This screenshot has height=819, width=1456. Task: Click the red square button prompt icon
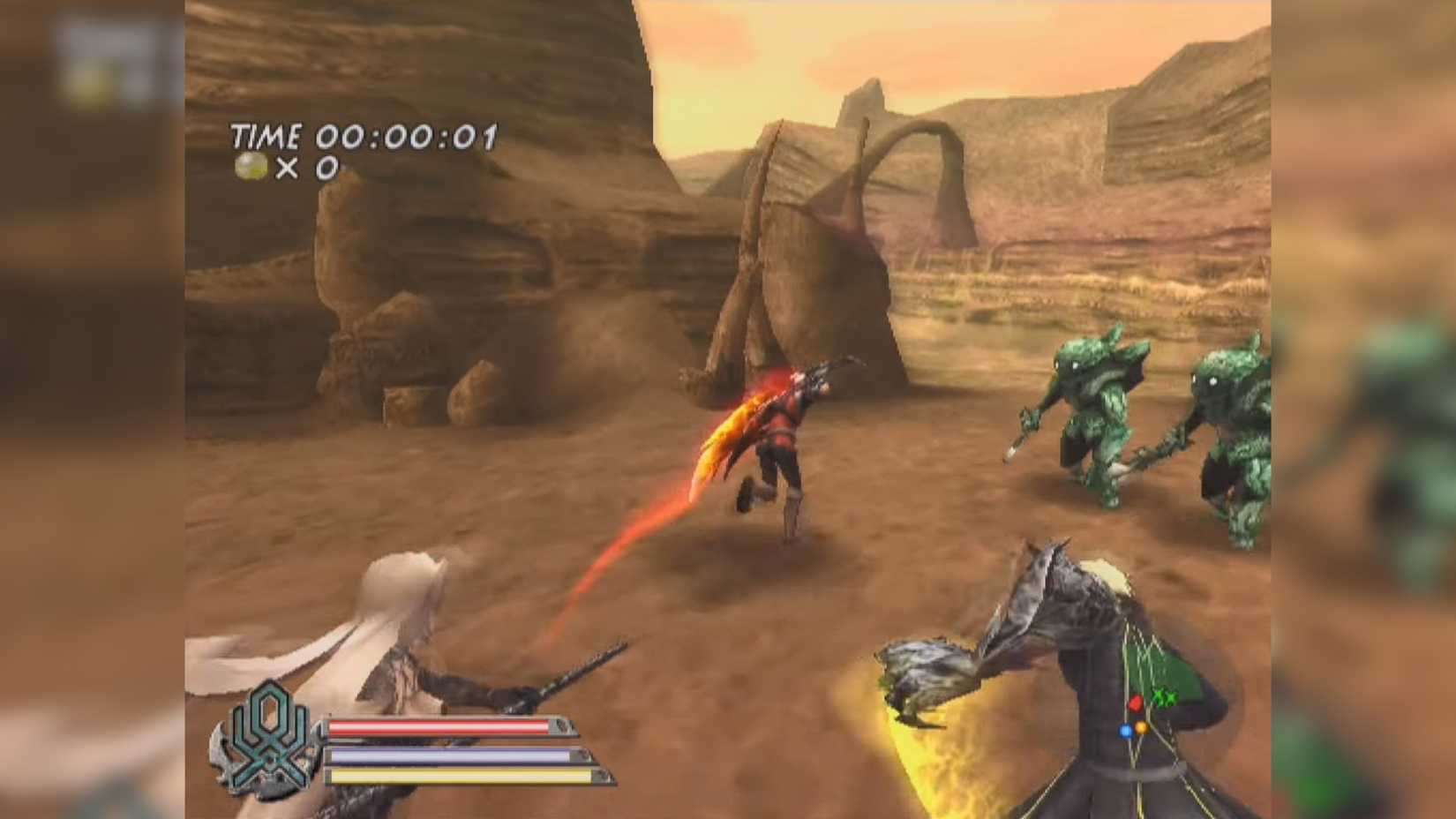1136,703
